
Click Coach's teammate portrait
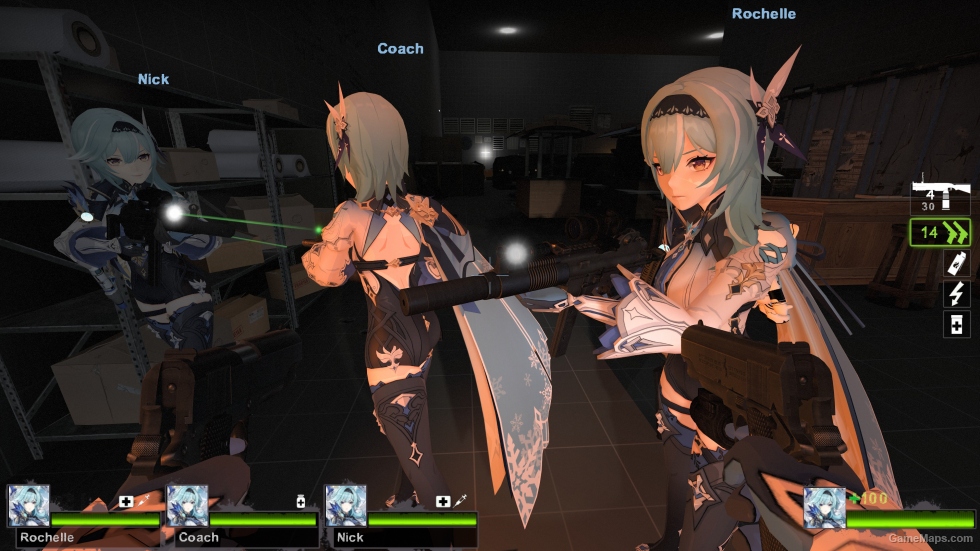[x=187, y=506]
